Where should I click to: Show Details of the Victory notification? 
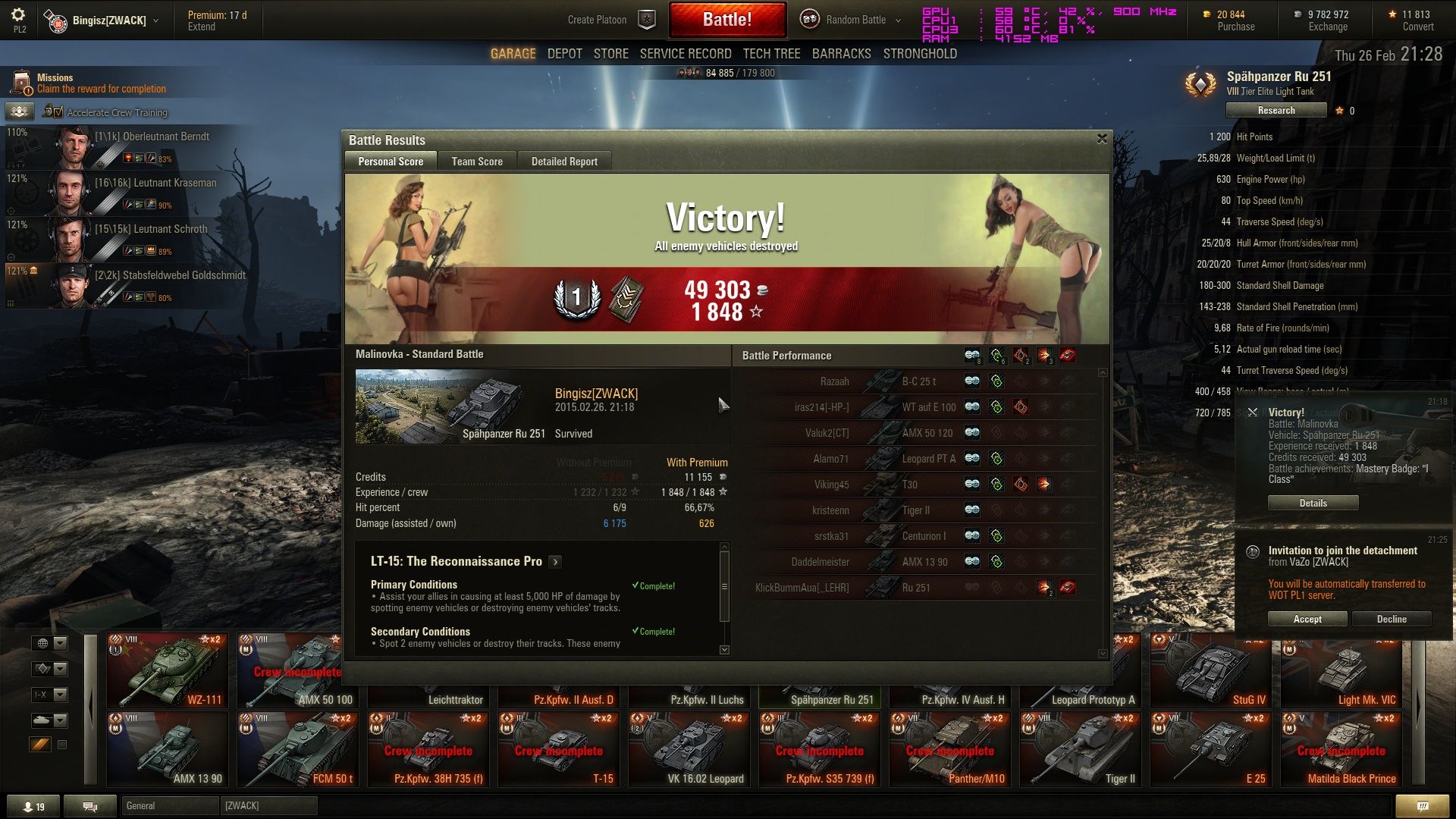[x=1313, y=504]
